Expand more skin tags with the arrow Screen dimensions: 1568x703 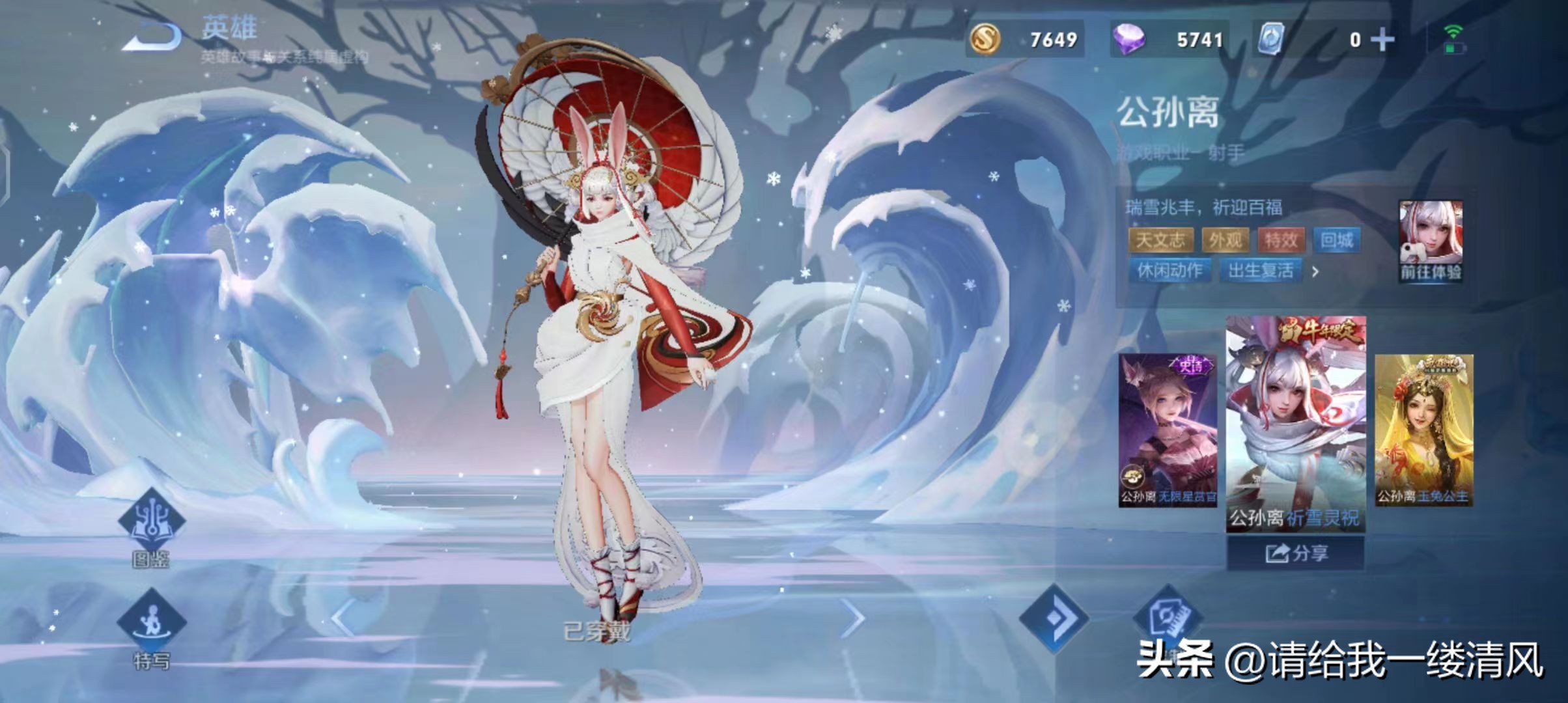1315,271
